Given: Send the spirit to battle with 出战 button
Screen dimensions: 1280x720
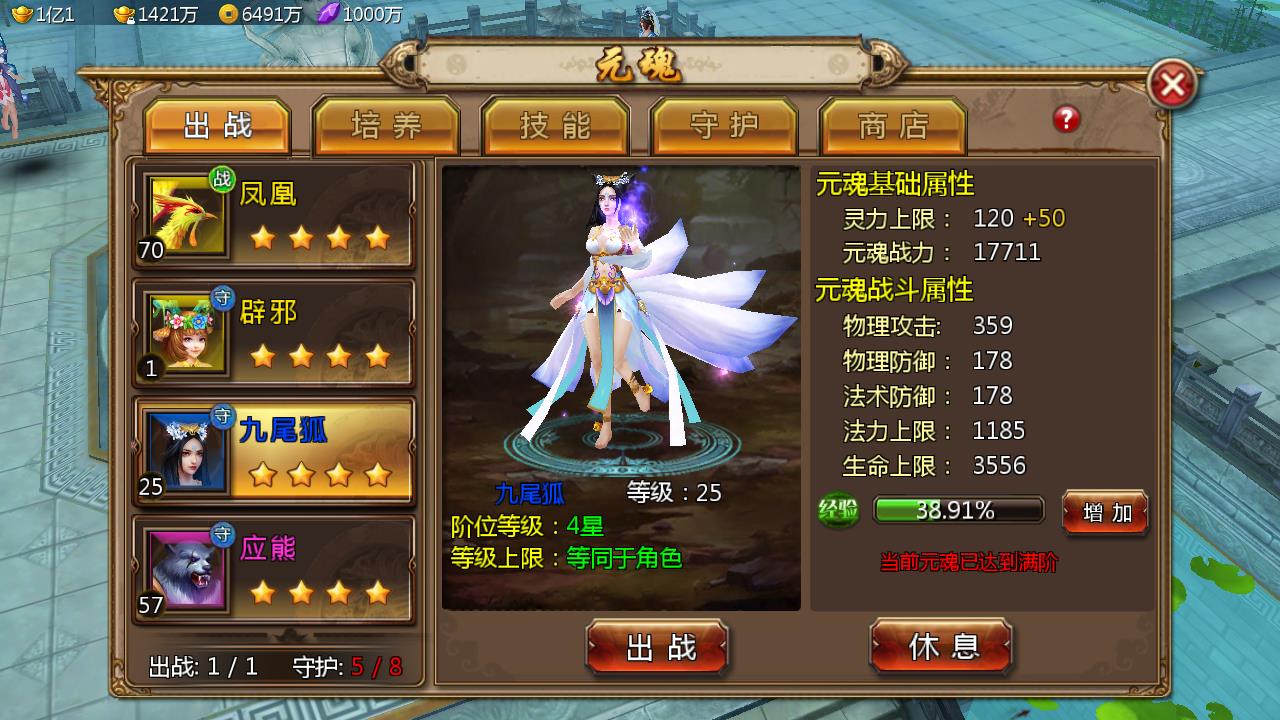Looking at the screenshot, I should [x=657, y=647].
